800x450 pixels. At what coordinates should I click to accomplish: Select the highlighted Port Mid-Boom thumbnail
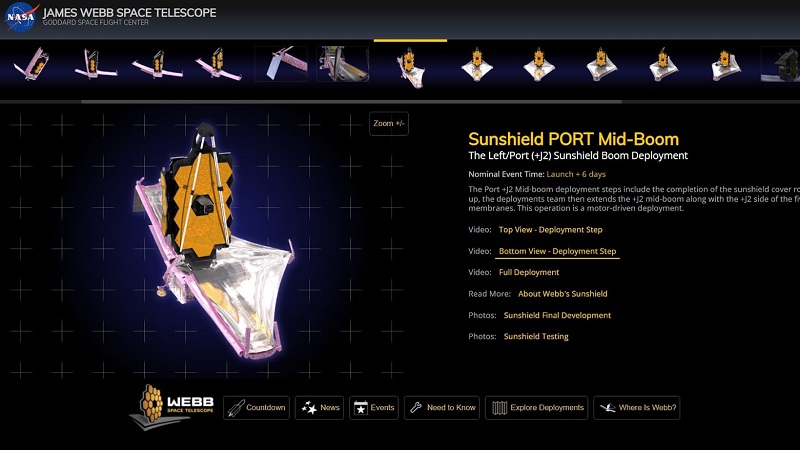[410, 65]
